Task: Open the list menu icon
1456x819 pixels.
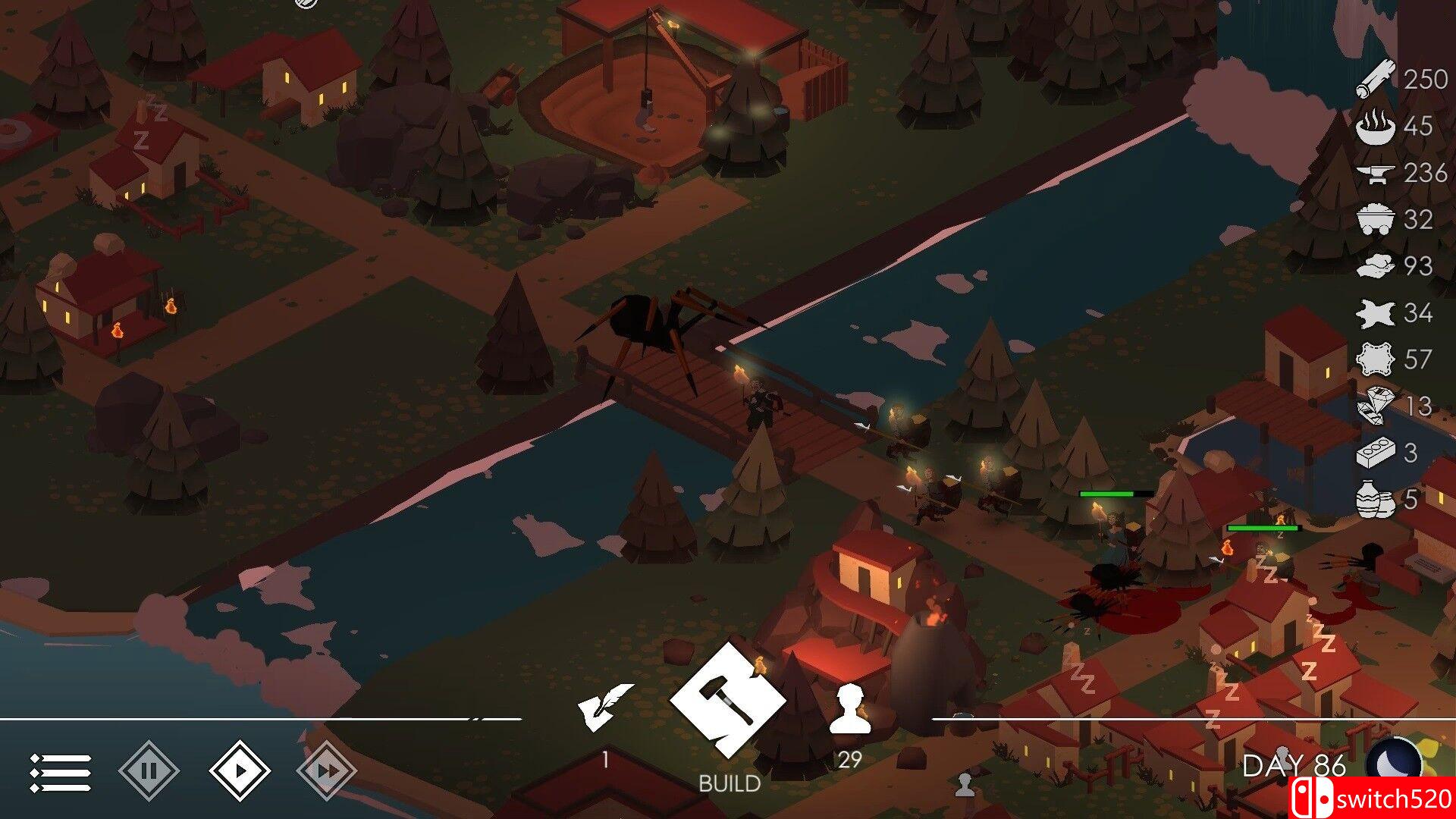Action: (x=61, y=772)
